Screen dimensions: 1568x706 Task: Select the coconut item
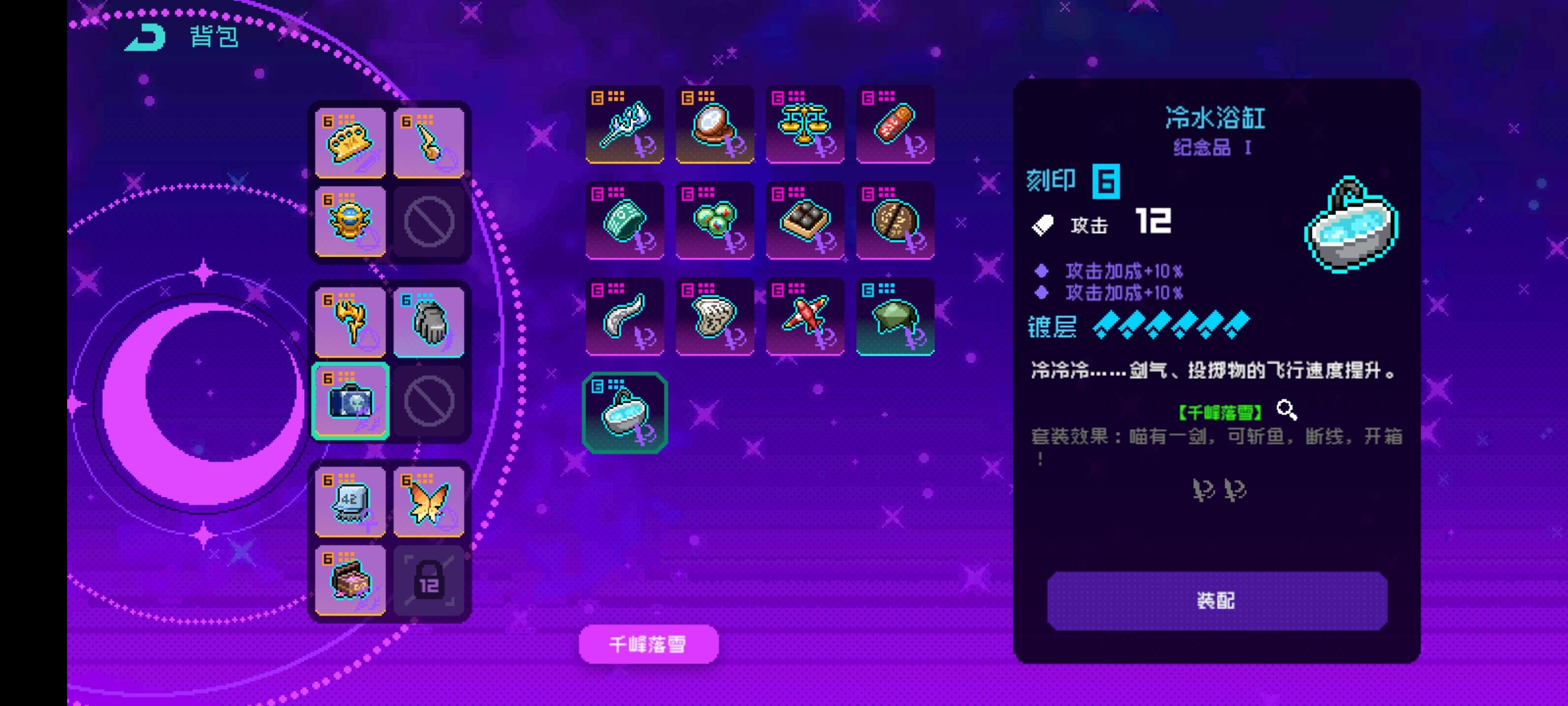tap(895, 221)
